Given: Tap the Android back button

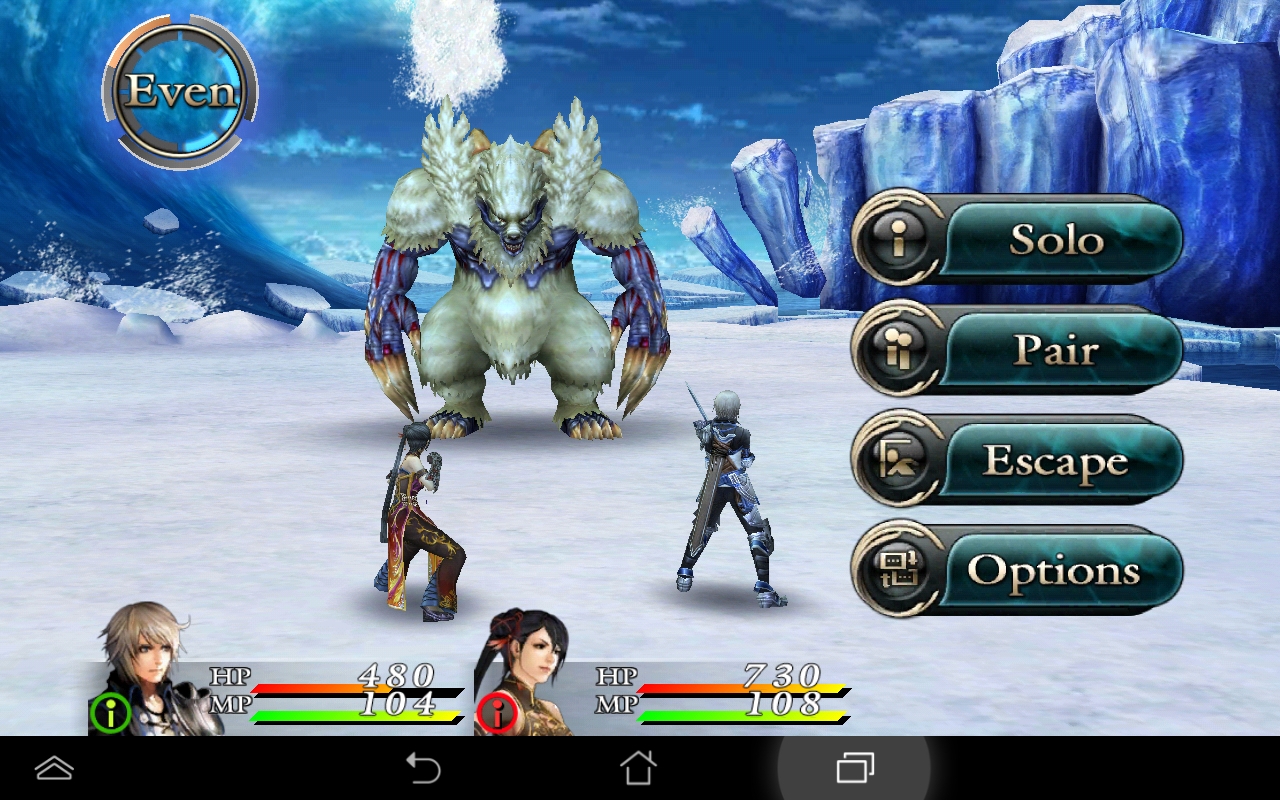Looking at the screenshot, I should (x=423, y=768).
